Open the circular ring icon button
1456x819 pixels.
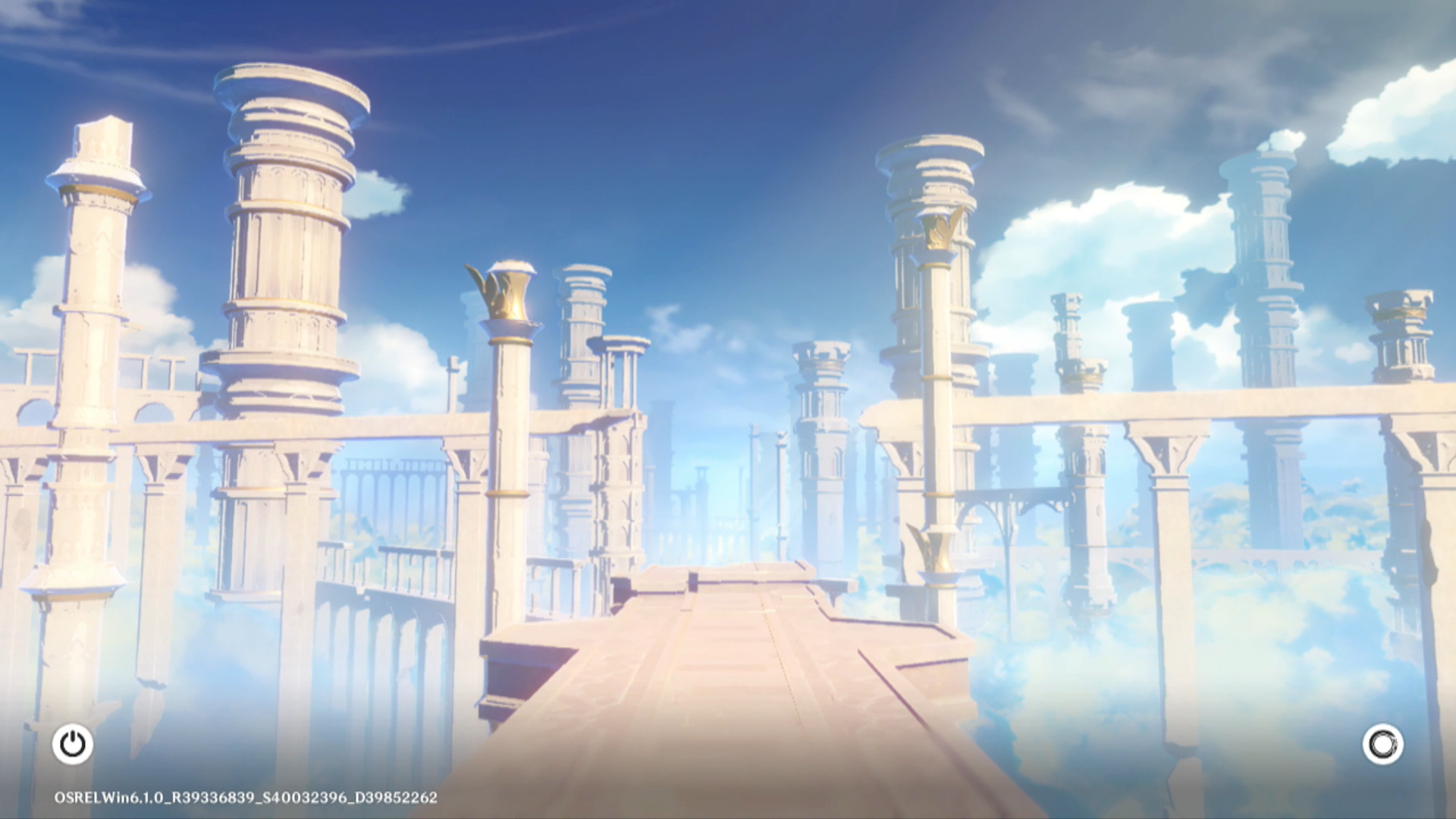point(1382,744)
